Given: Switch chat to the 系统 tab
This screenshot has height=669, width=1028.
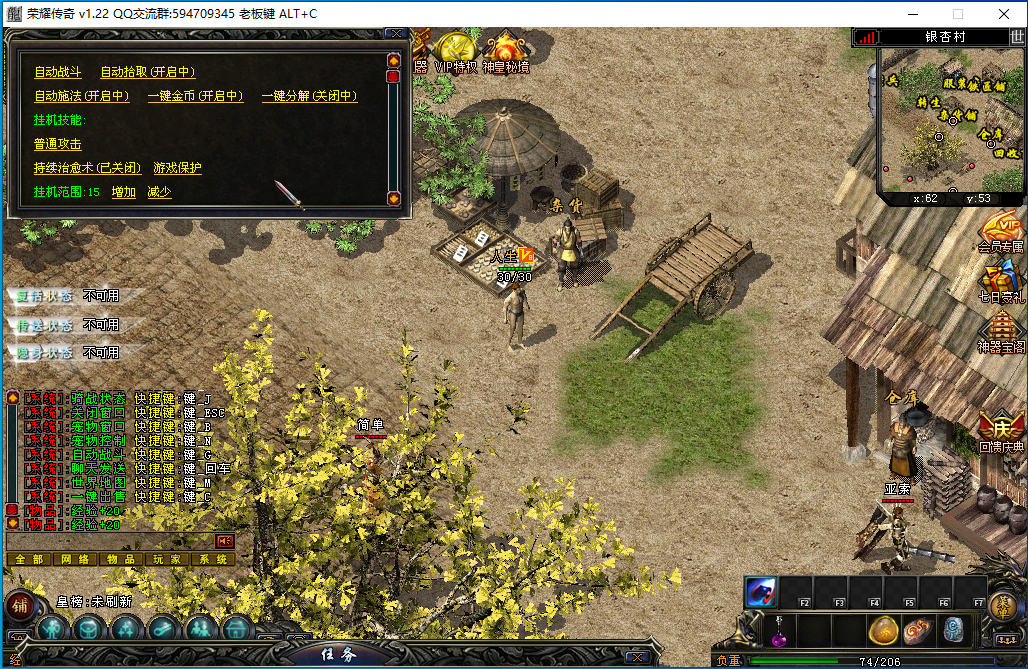Looking at the screenshot, I should [x=213, y=559].
